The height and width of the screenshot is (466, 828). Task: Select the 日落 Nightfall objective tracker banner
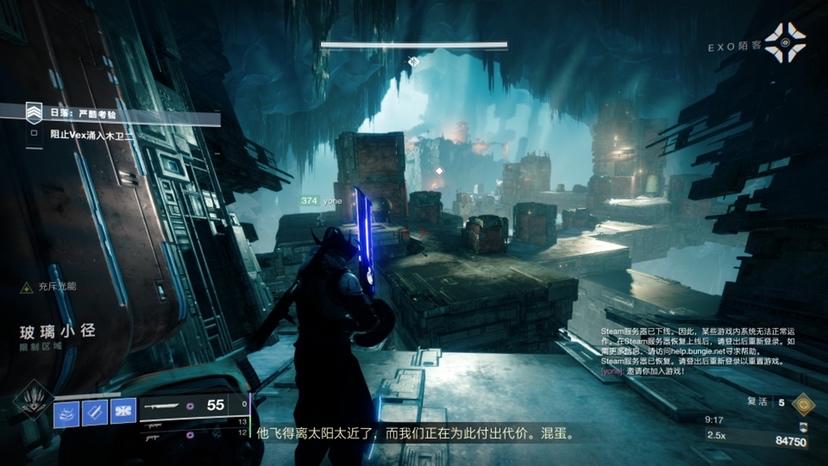coord(110,115)
